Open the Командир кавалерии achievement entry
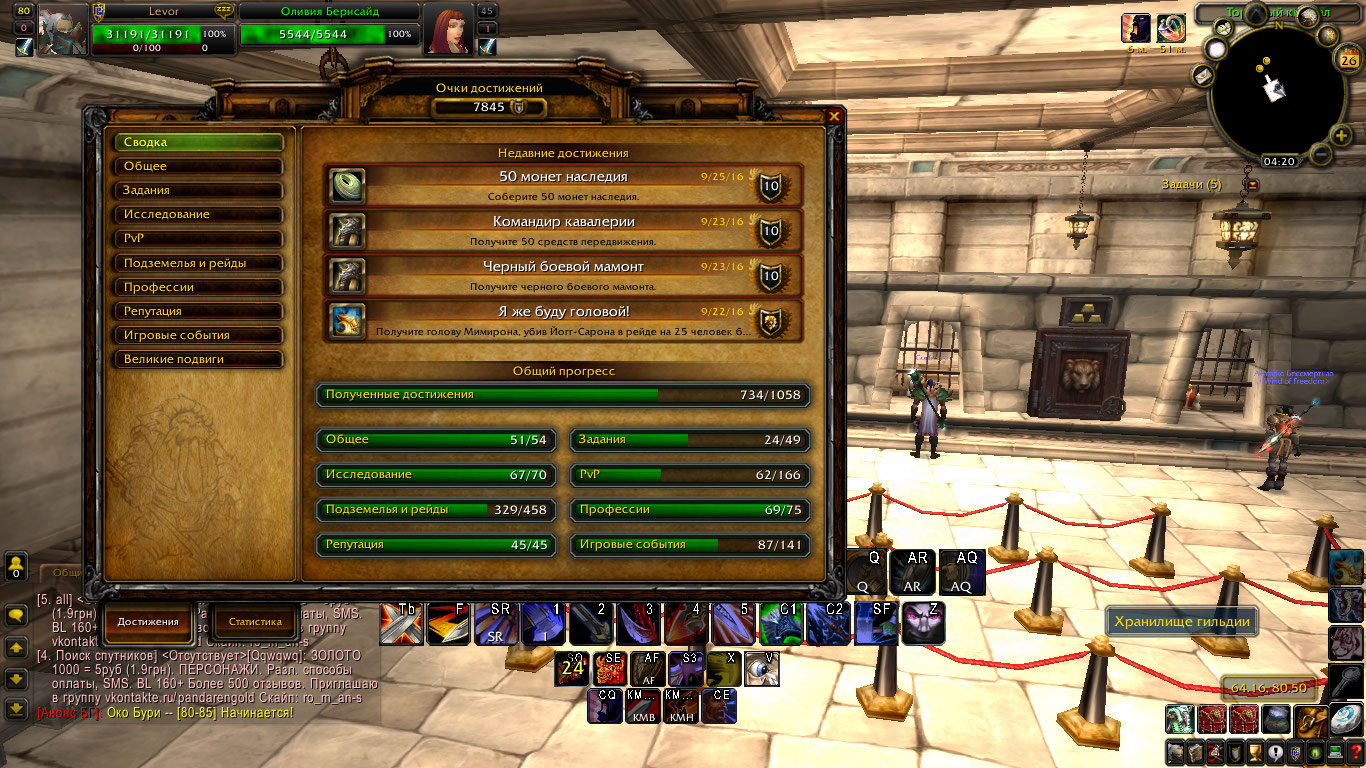Viewport: 1366px width, 768px height. tap(563, 230)
